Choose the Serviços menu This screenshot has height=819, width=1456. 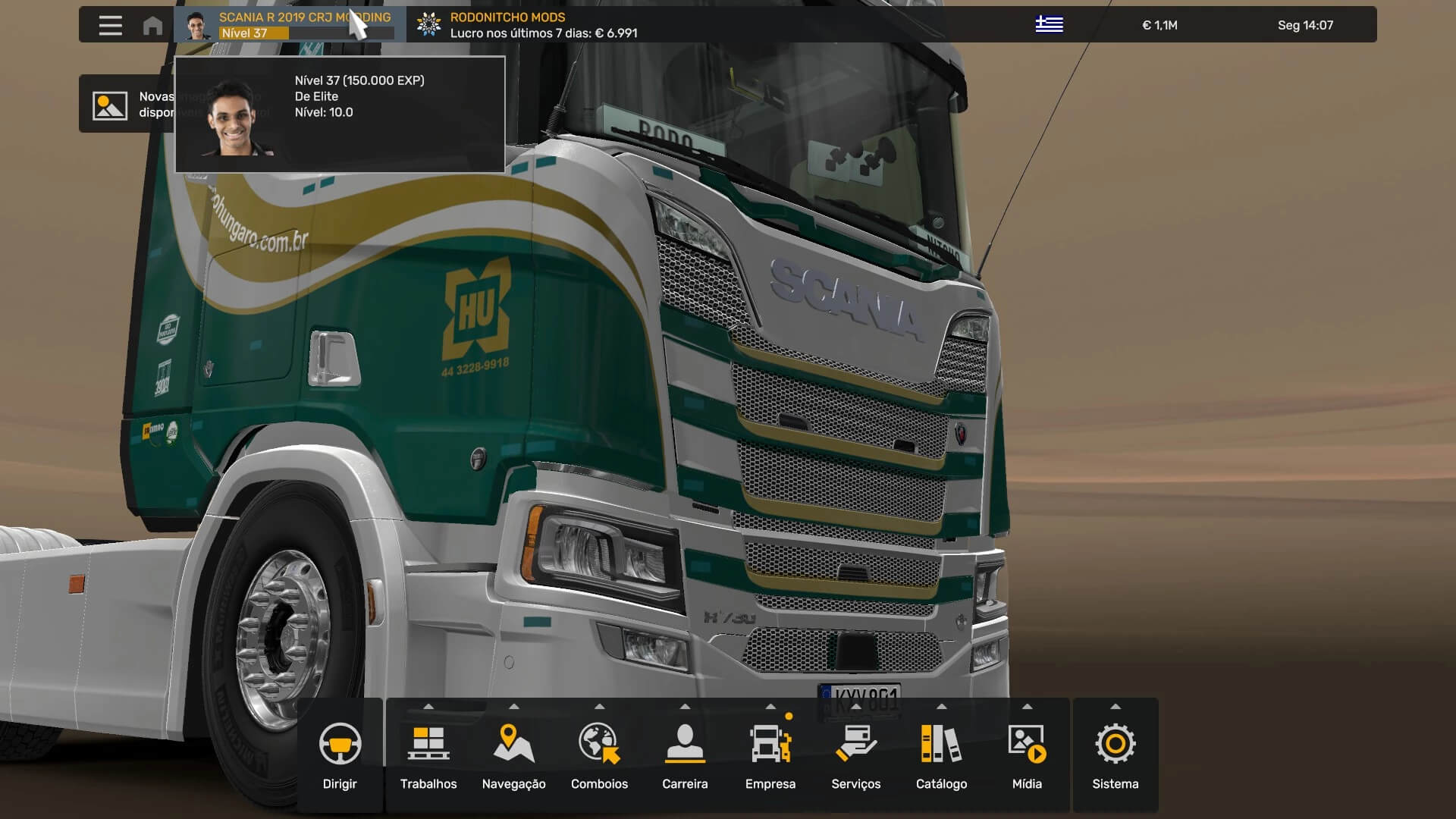(x=855, y=756)
